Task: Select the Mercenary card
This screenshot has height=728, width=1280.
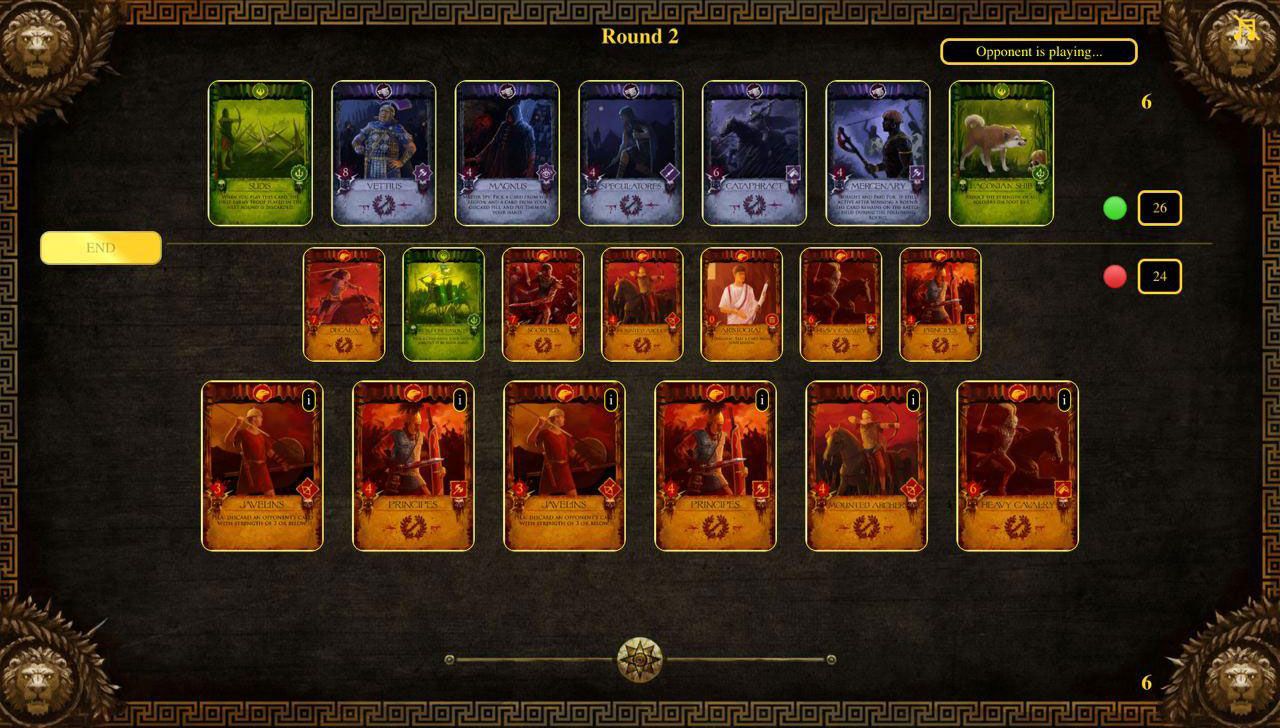Action: click(x=878, y=153)
